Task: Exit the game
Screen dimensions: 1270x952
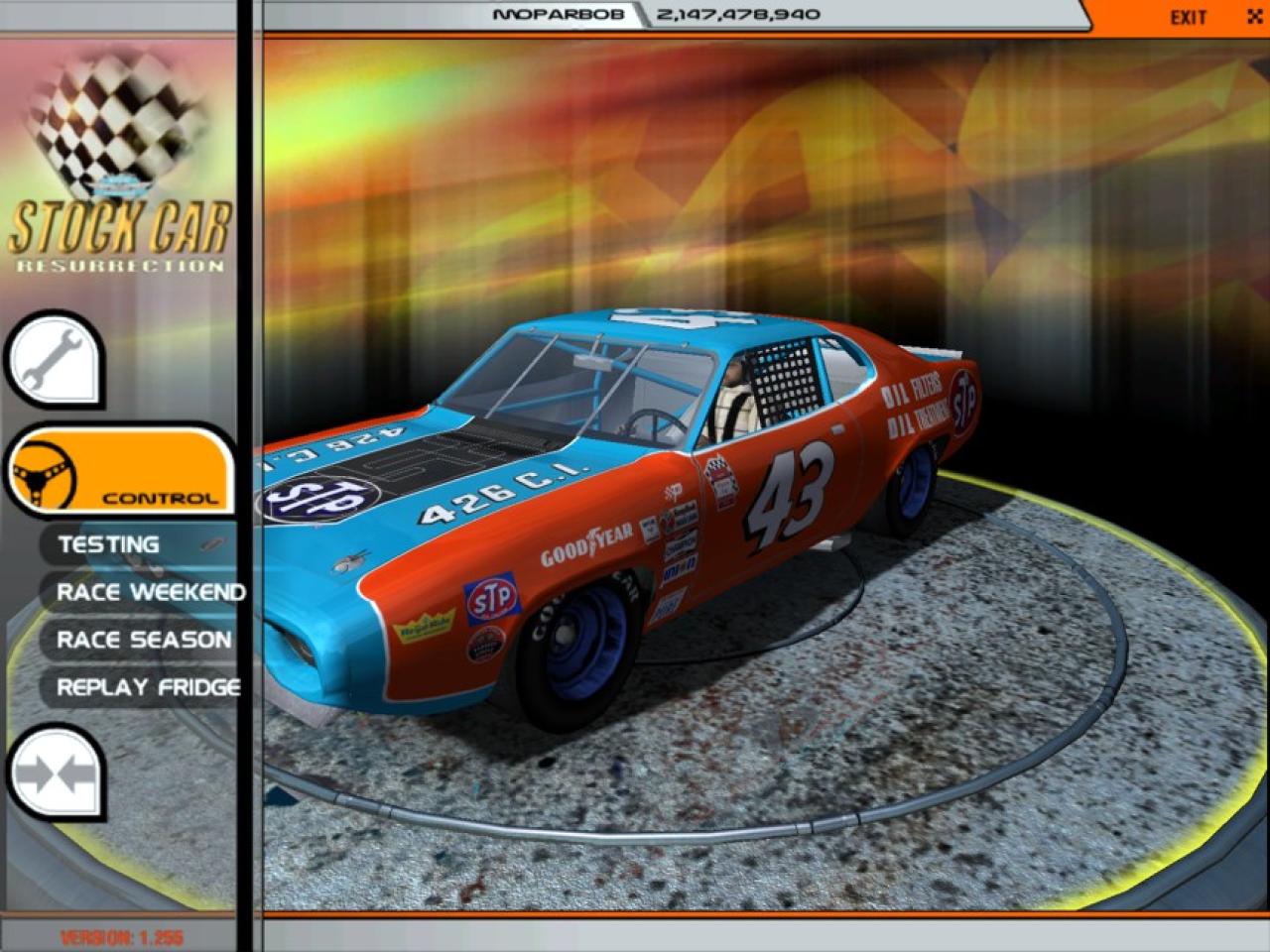Action: pyautogui.click(x=1188, y=17)
